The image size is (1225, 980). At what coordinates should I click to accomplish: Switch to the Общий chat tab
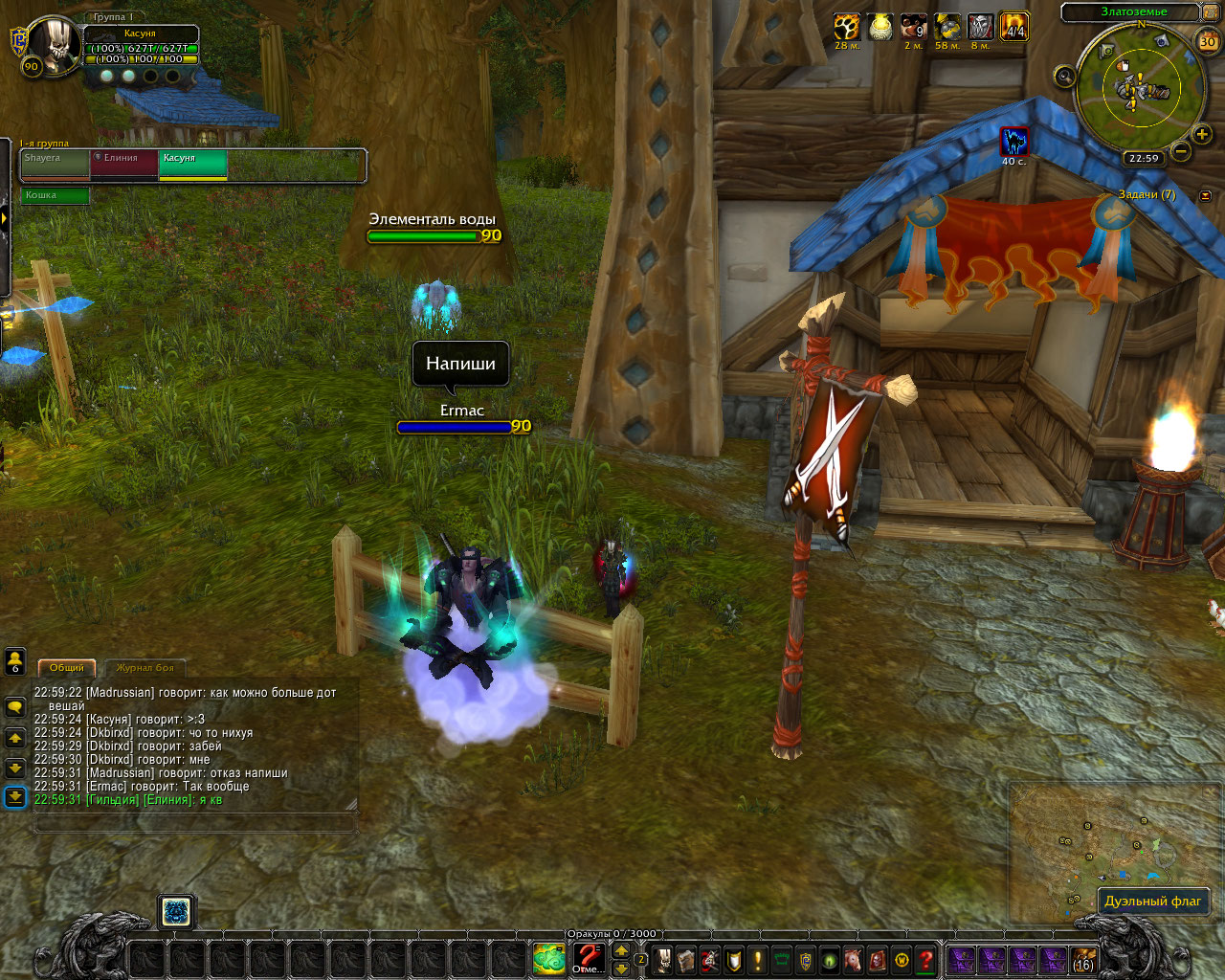[x=67, y=667]
